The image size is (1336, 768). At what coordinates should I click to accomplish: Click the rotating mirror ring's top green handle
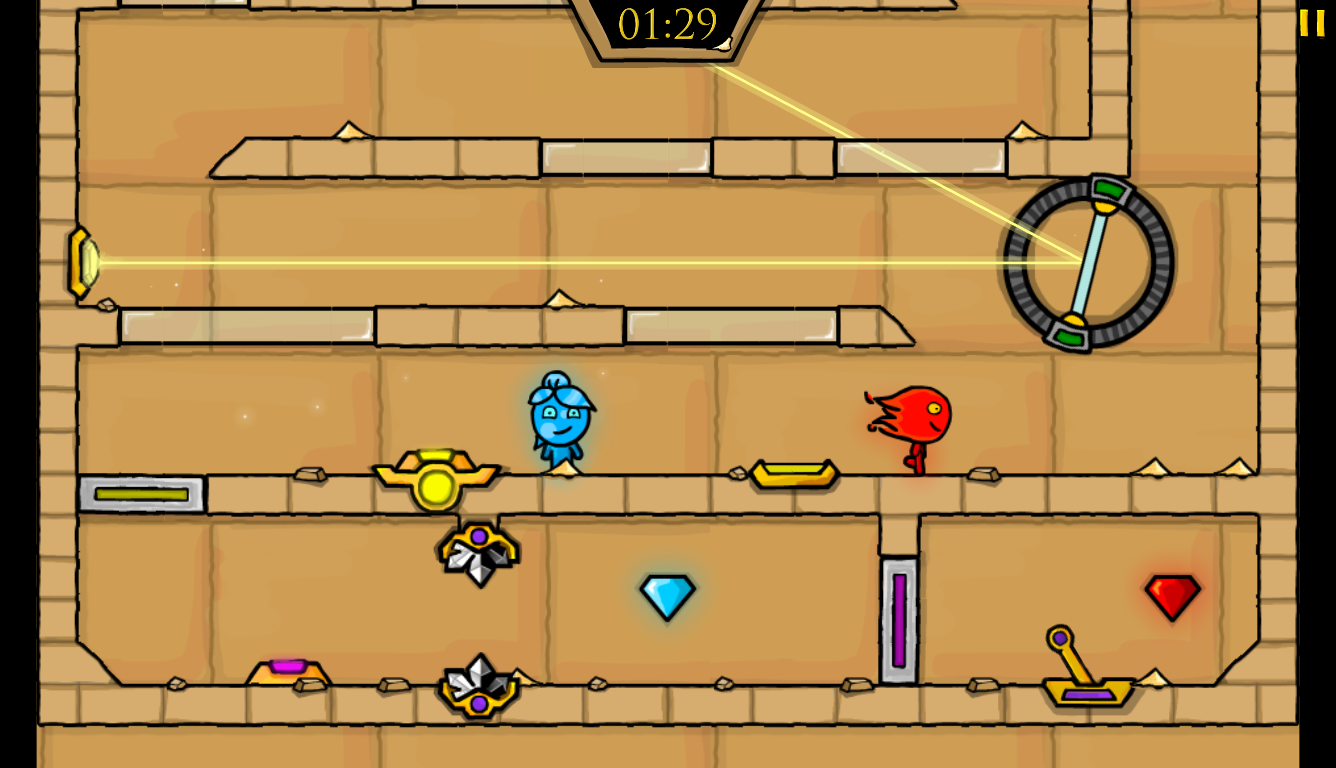click(x=1110, y=188)
